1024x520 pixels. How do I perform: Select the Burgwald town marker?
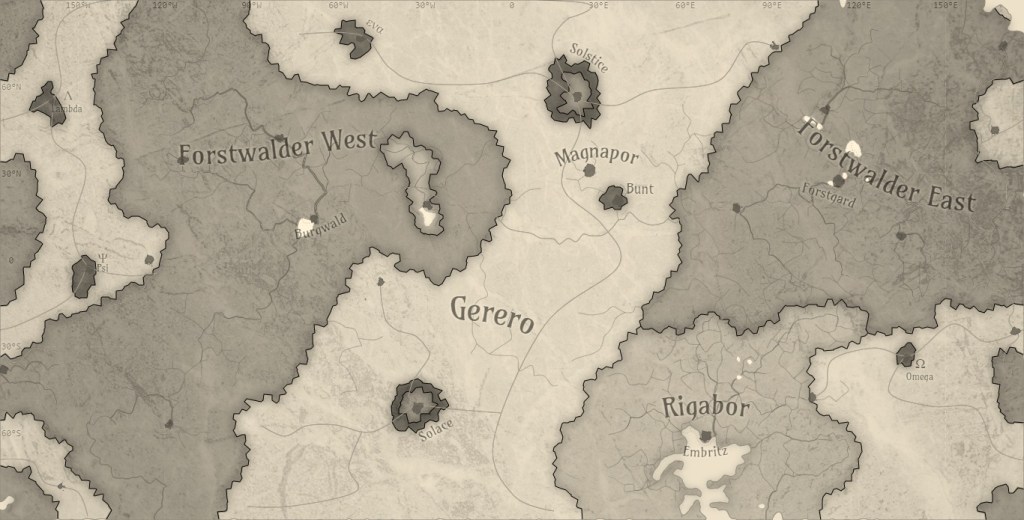click(x=314, y=219)
